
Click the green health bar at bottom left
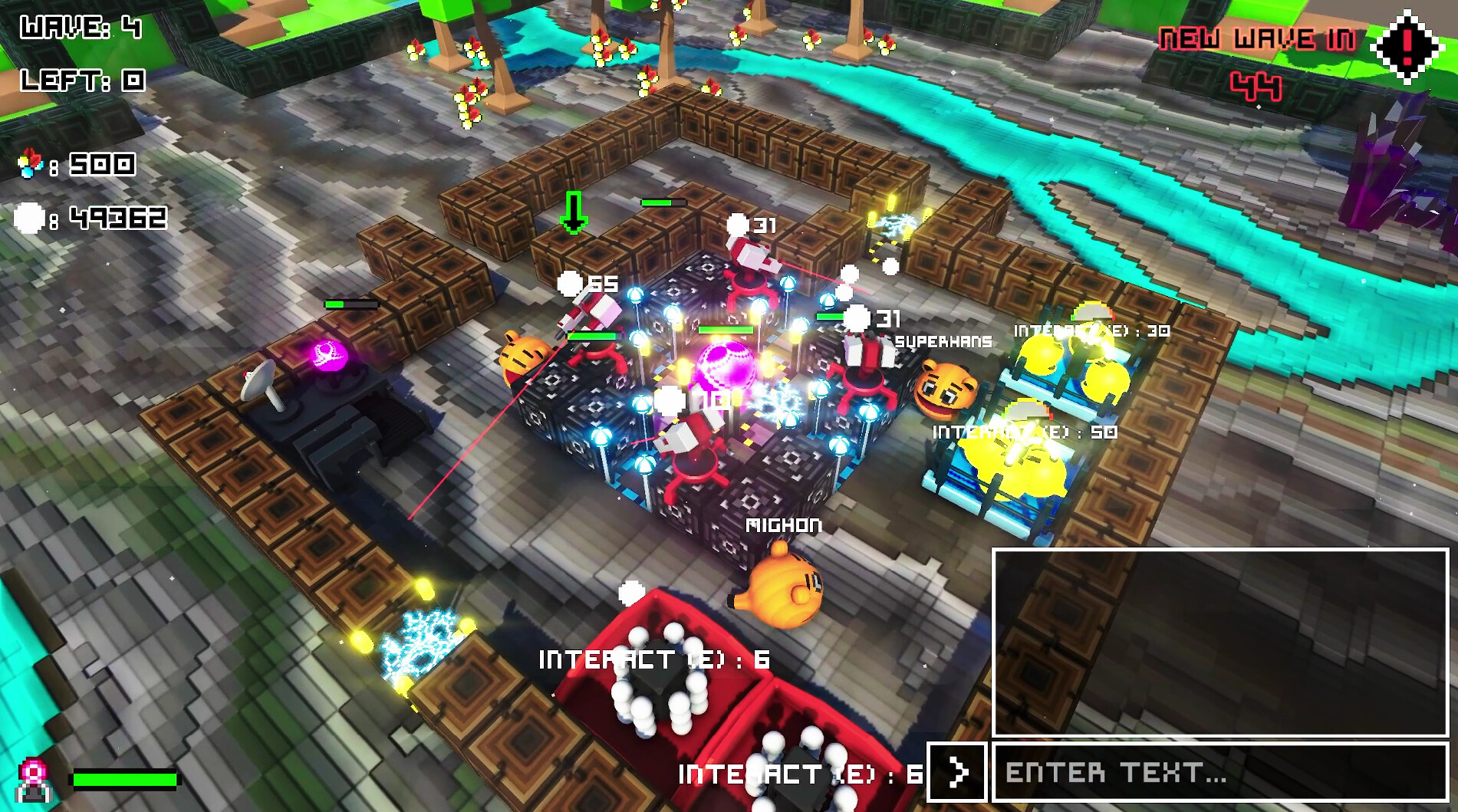(x=123, y=780)
